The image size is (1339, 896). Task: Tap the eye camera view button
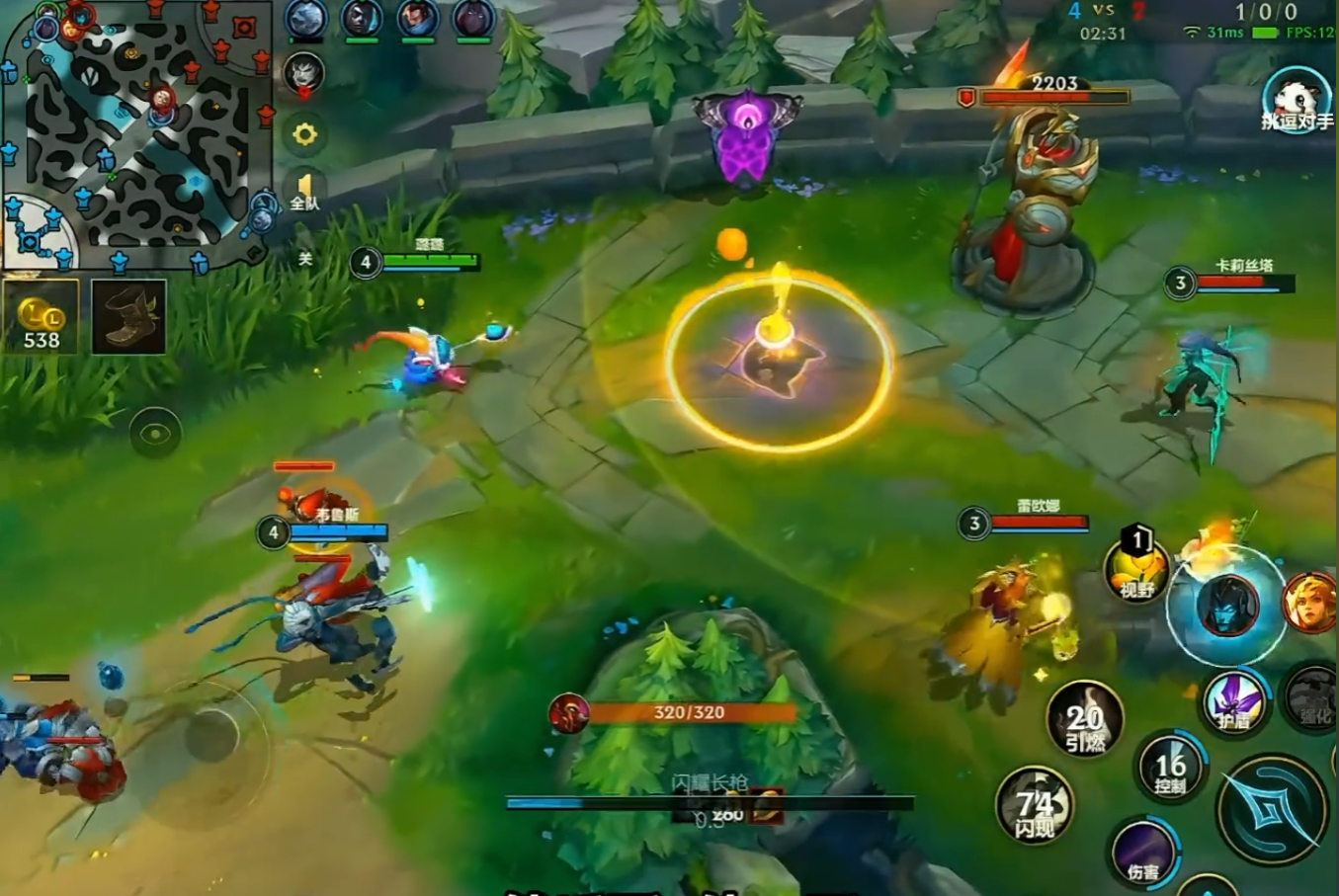[x=155, y=433]
